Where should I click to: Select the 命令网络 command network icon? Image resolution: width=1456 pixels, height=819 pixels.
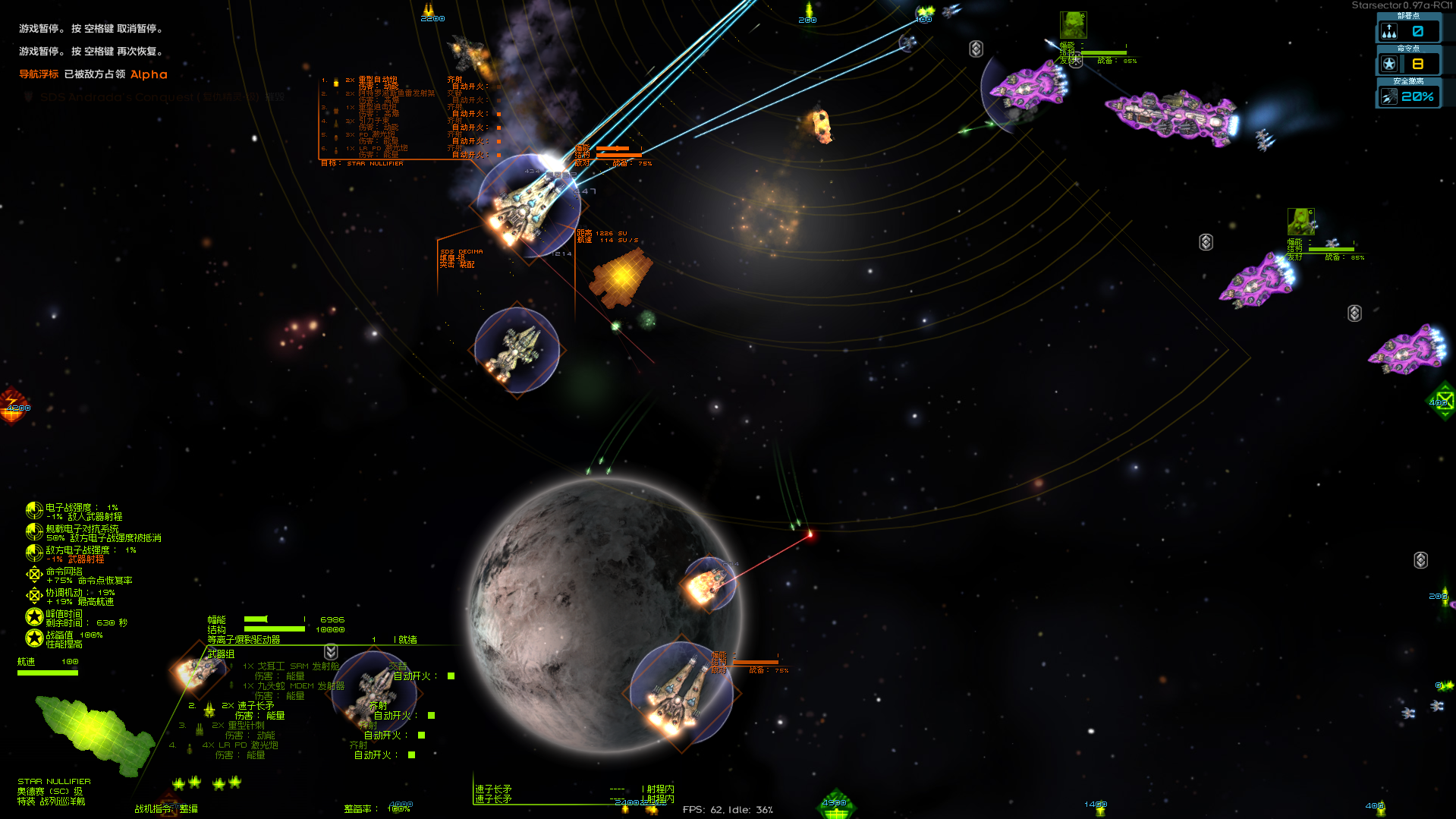pos(36,575)
